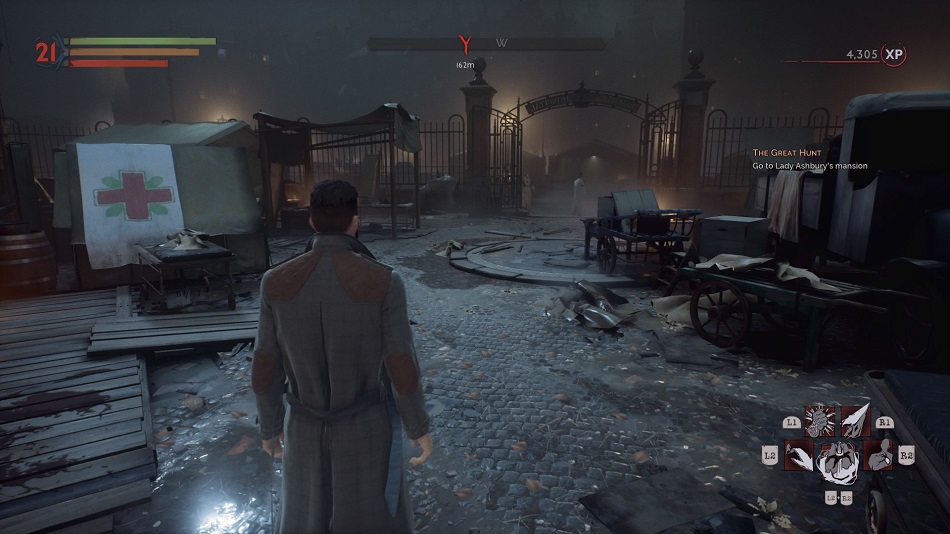Choose the hand-on-chest ability icon

(x=877, y=457)
